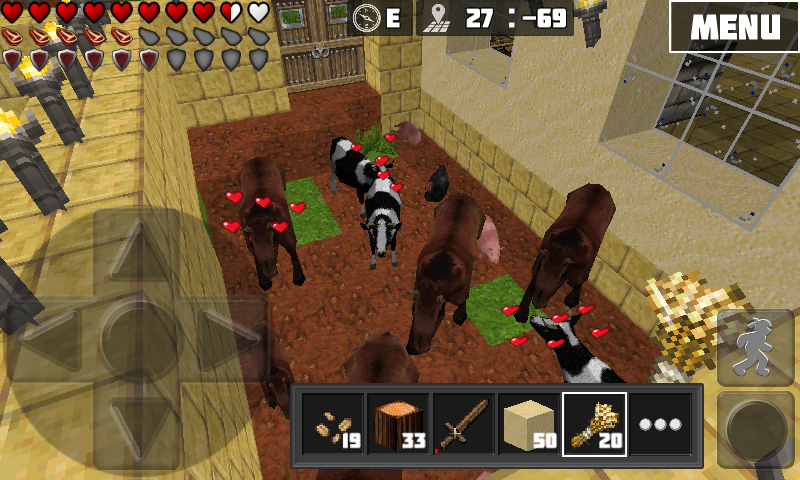Open the full inventory via three dots

tap(660, 424)
